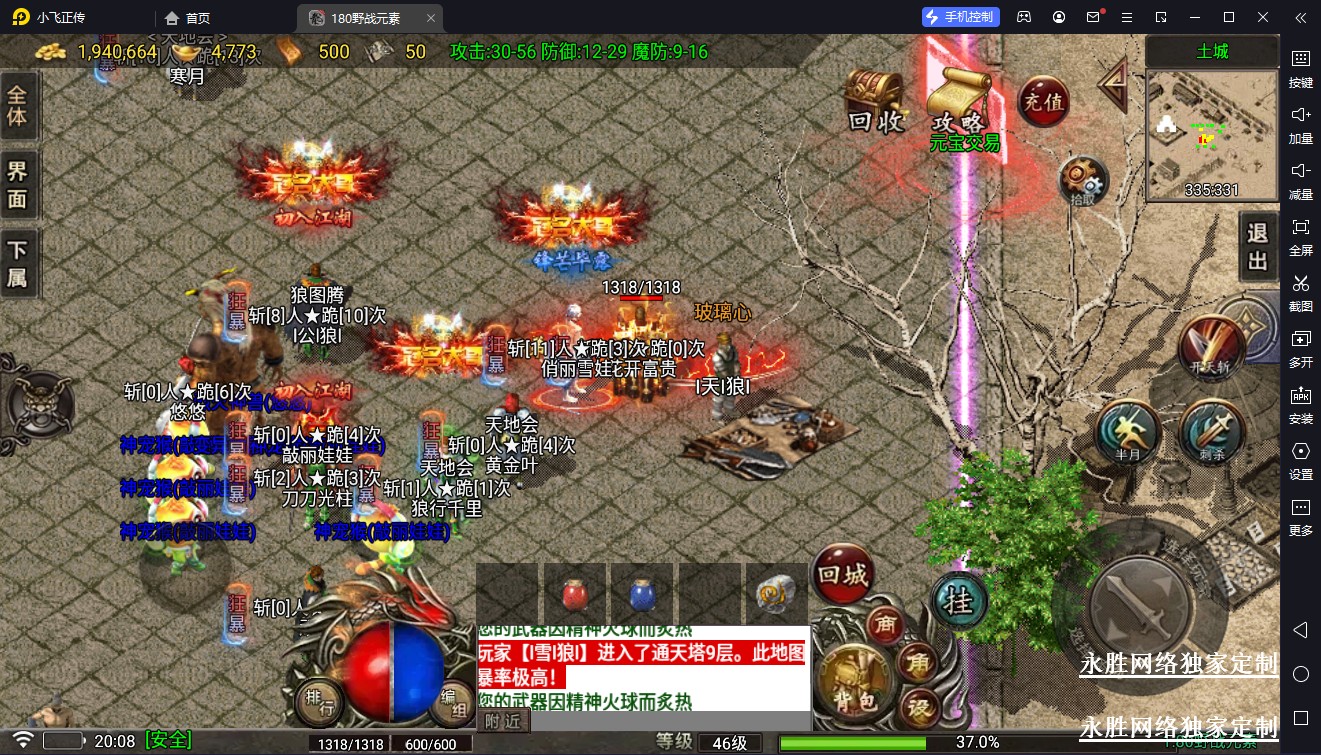Open the 商 shop button
This screenshot has width=1321, height=755.
click(x=885, y=625)
